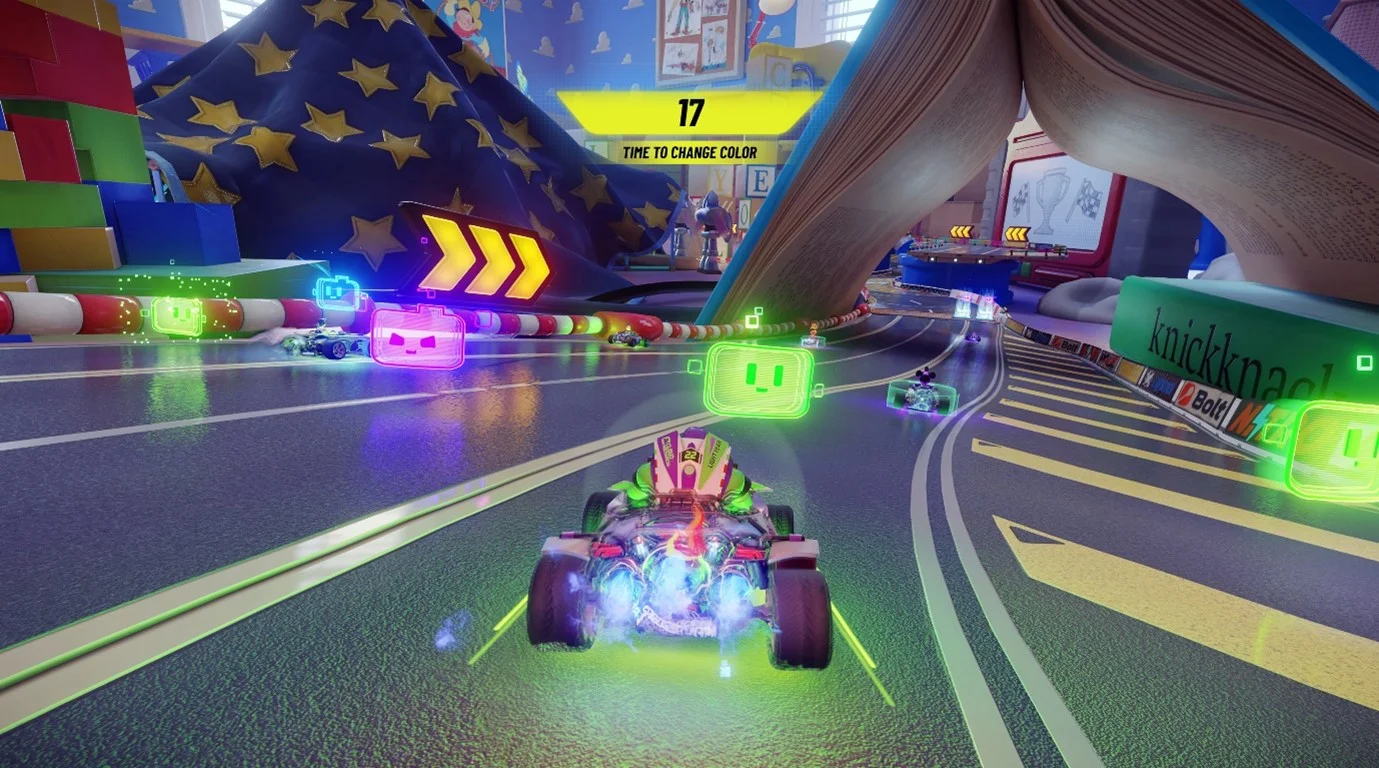Open the distant boost arrows near the booklet
The image size is (1379, 768).
[x=1015, y=233]
